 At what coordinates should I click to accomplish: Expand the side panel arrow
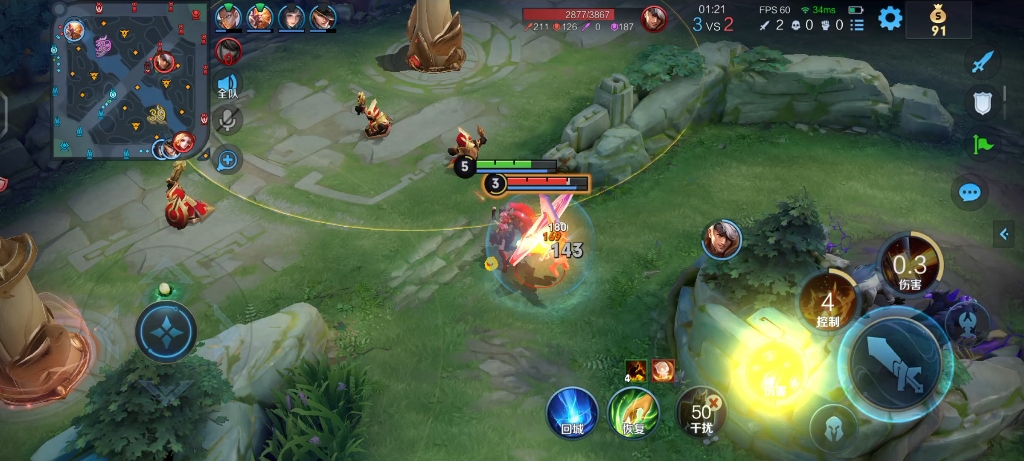(x=1003, y=234)
